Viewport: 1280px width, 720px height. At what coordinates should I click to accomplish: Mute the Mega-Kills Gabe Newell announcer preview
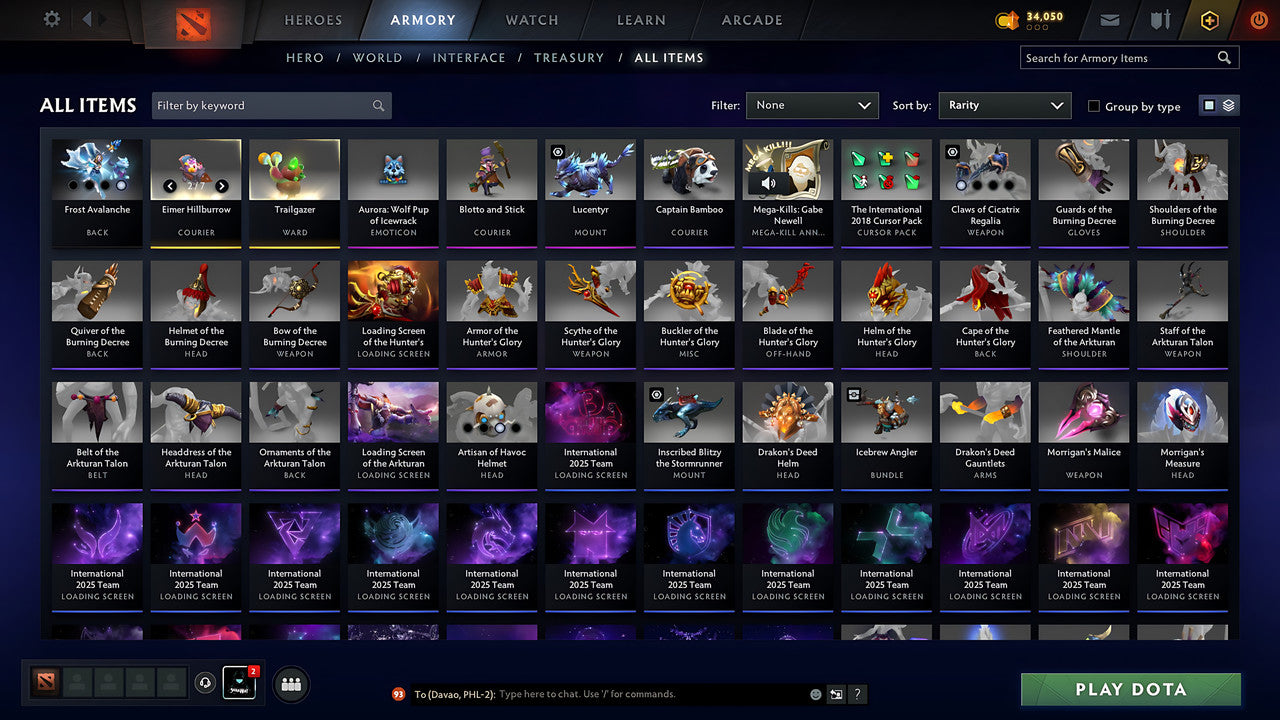[x=766, y=182]
